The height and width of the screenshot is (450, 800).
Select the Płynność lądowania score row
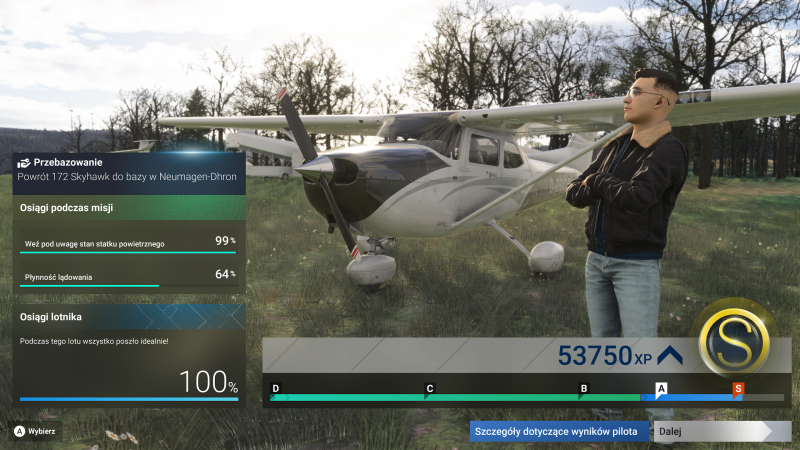click(x=128, y=275)
